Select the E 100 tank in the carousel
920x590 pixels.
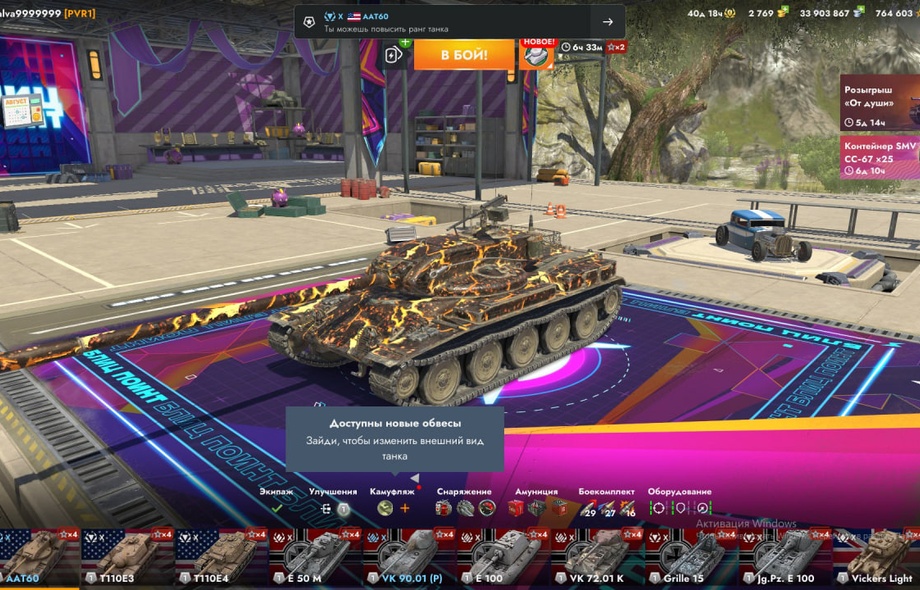(503, 557)
